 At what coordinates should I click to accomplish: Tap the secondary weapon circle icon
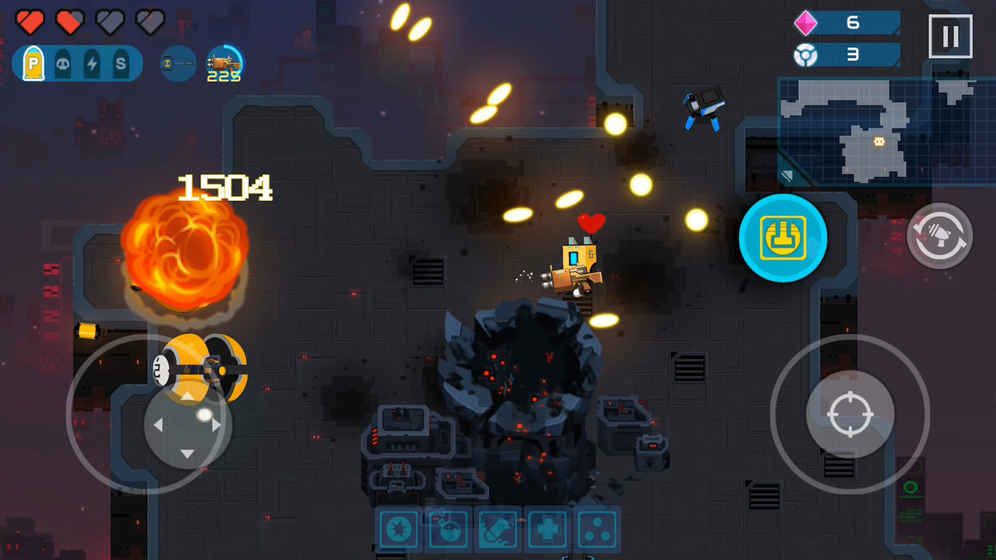tap(178, 63)
